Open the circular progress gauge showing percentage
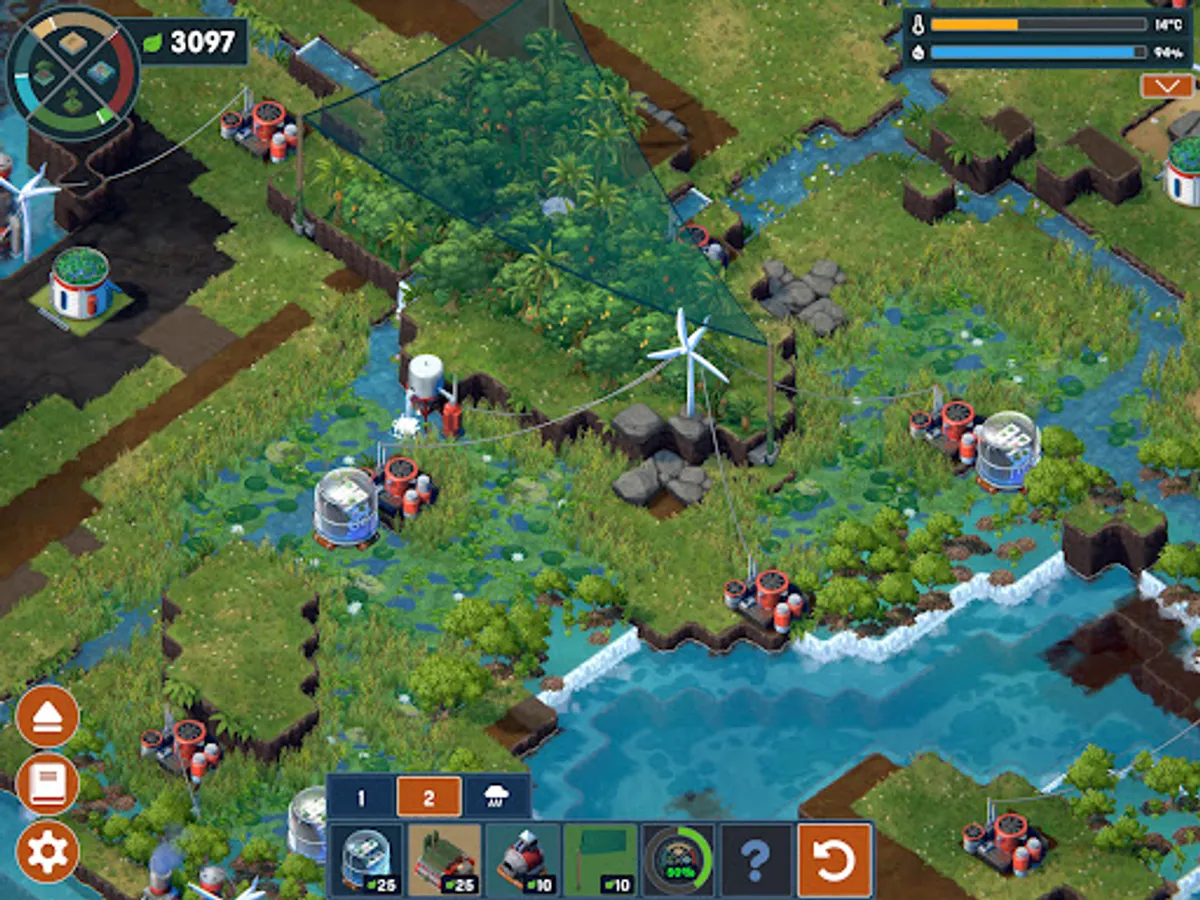 (678, 859)
